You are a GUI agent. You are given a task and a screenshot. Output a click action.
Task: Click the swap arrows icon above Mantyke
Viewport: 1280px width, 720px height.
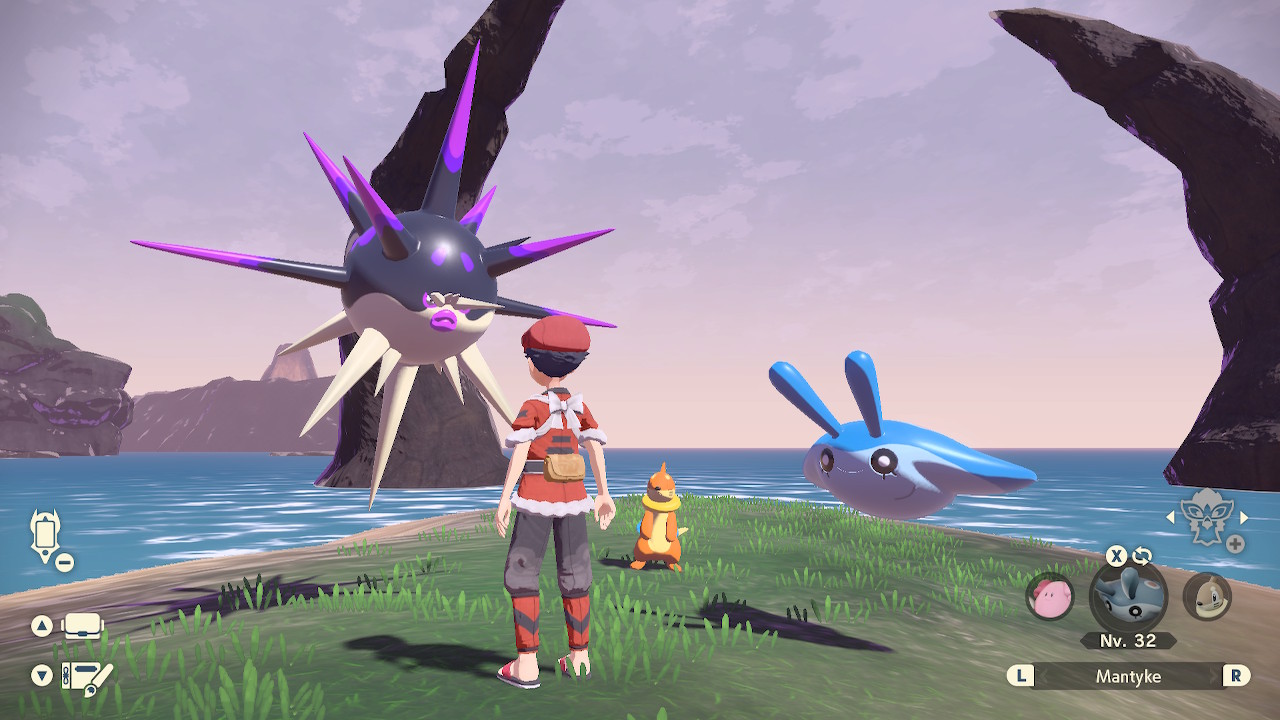(x=1142, y=556)
